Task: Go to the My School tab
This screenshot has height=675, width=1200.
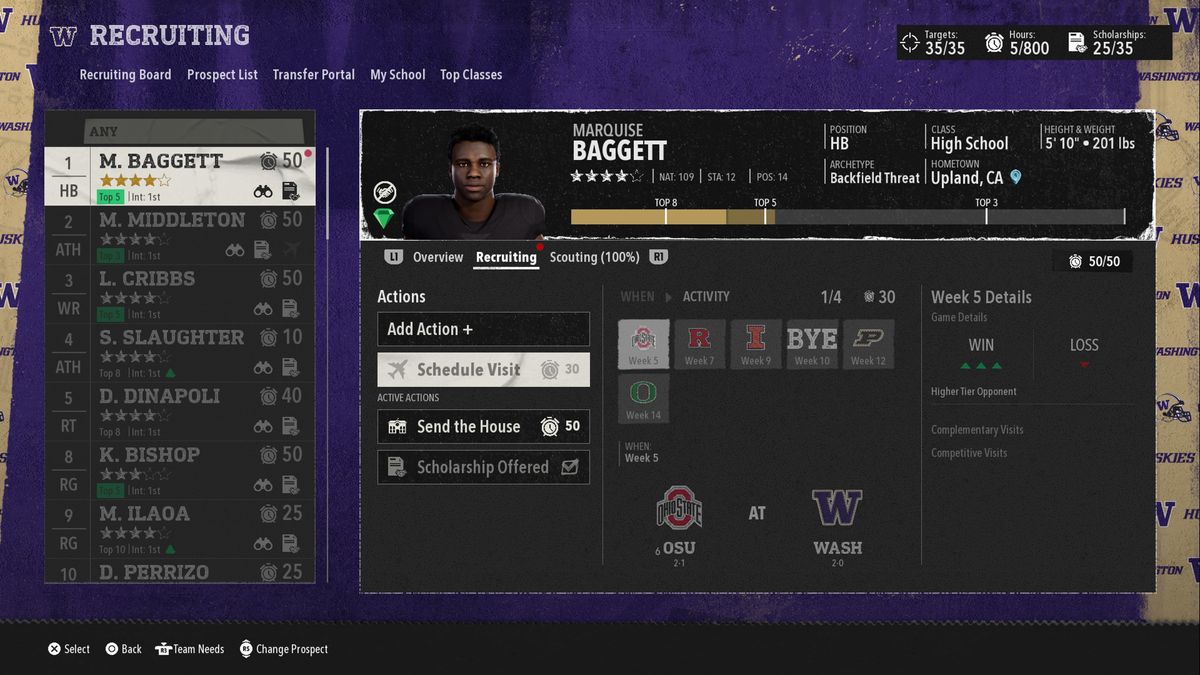Action: pos(397,75)
